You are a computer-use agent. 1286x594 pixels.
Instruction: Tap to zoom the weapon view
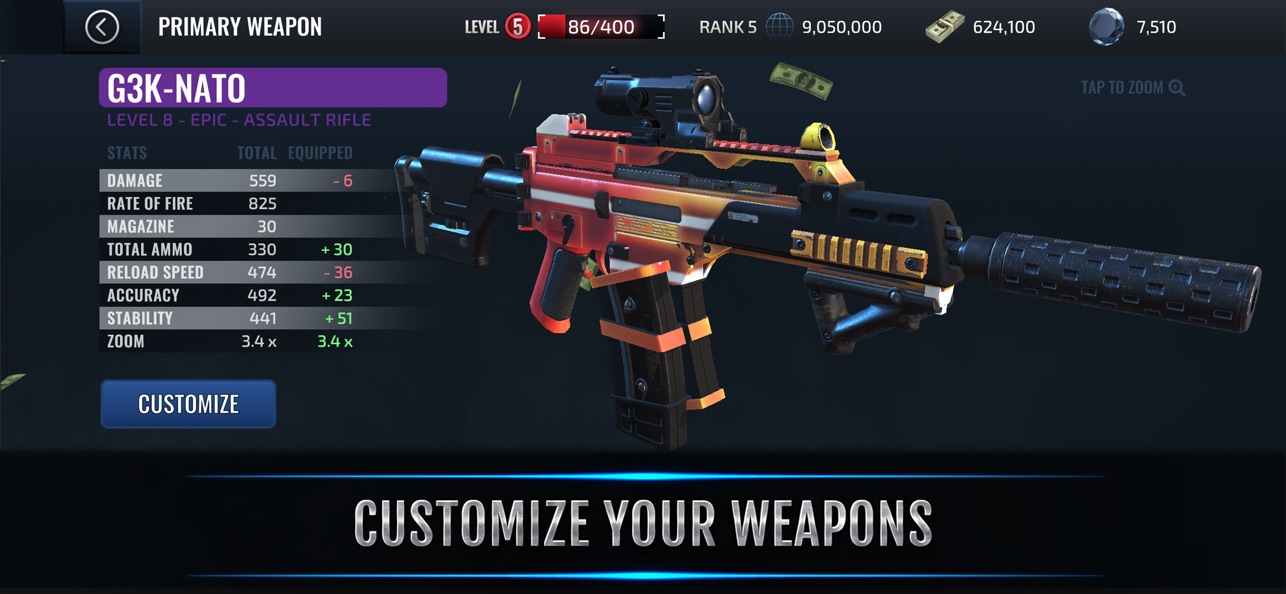(1132, 88)
